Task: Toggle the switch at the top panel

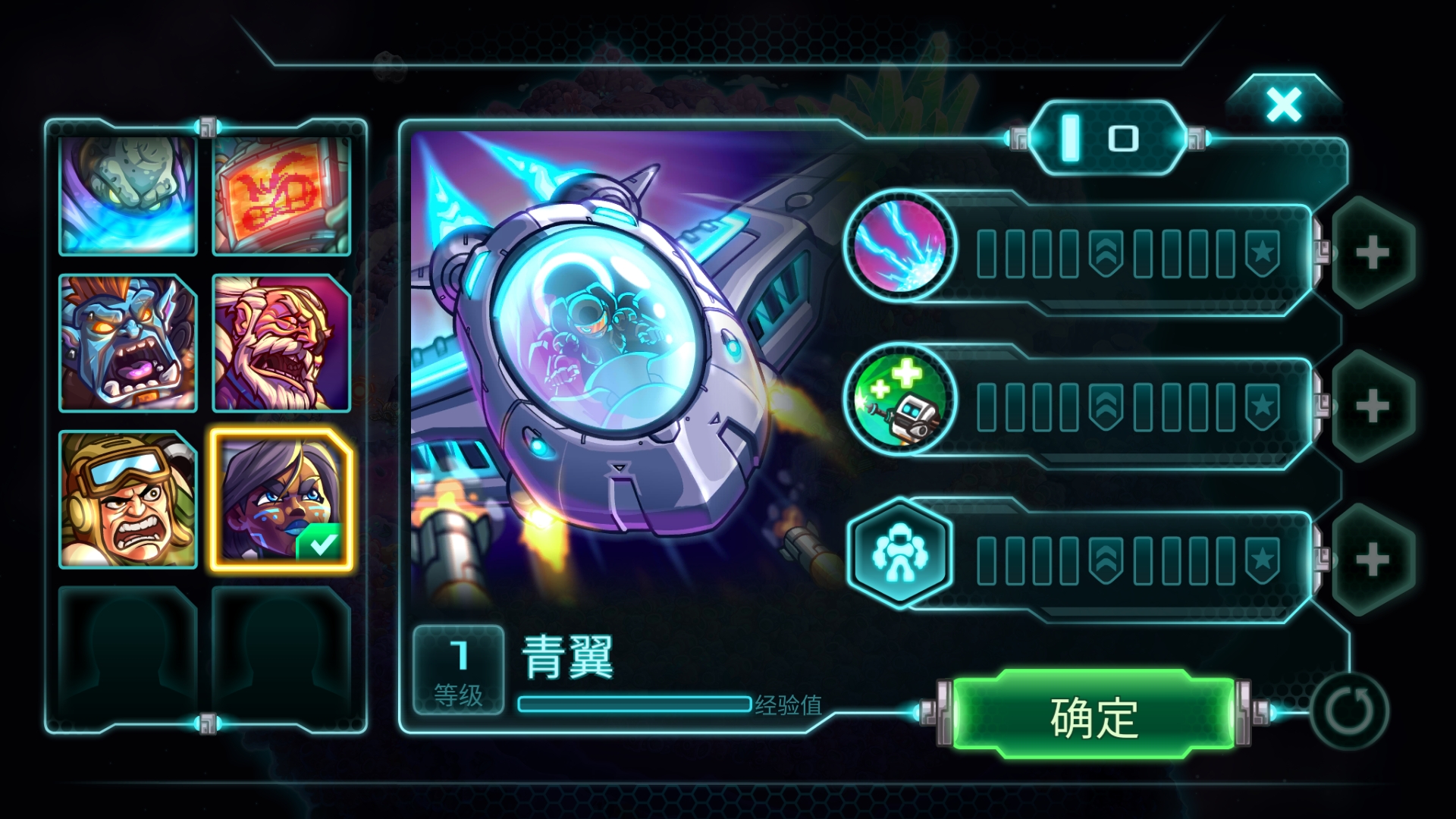Action: point(1107,138)
